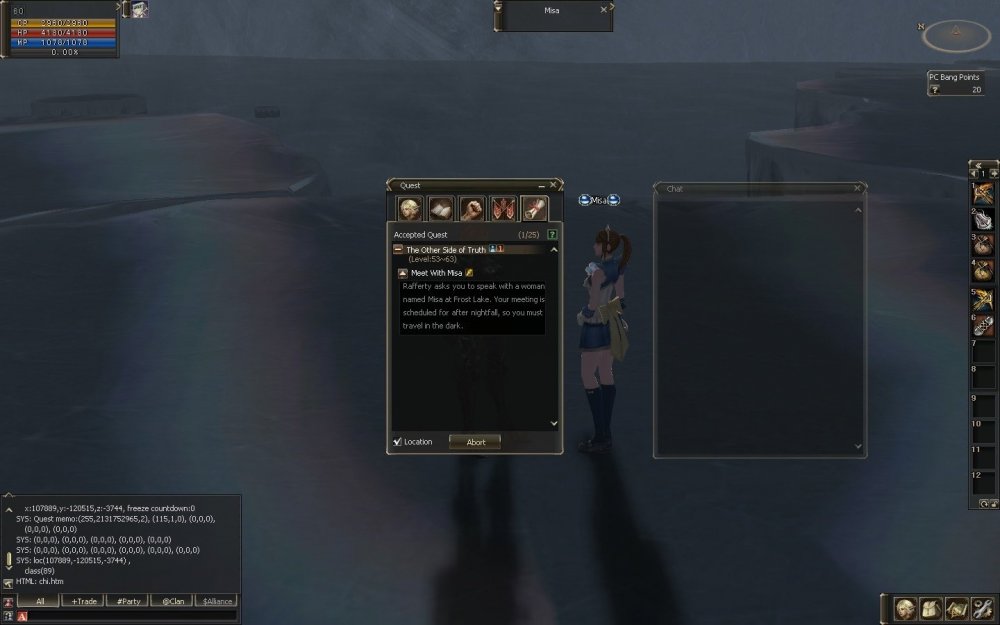Collapse The Other Side of Truth quest

pos(398,250)
